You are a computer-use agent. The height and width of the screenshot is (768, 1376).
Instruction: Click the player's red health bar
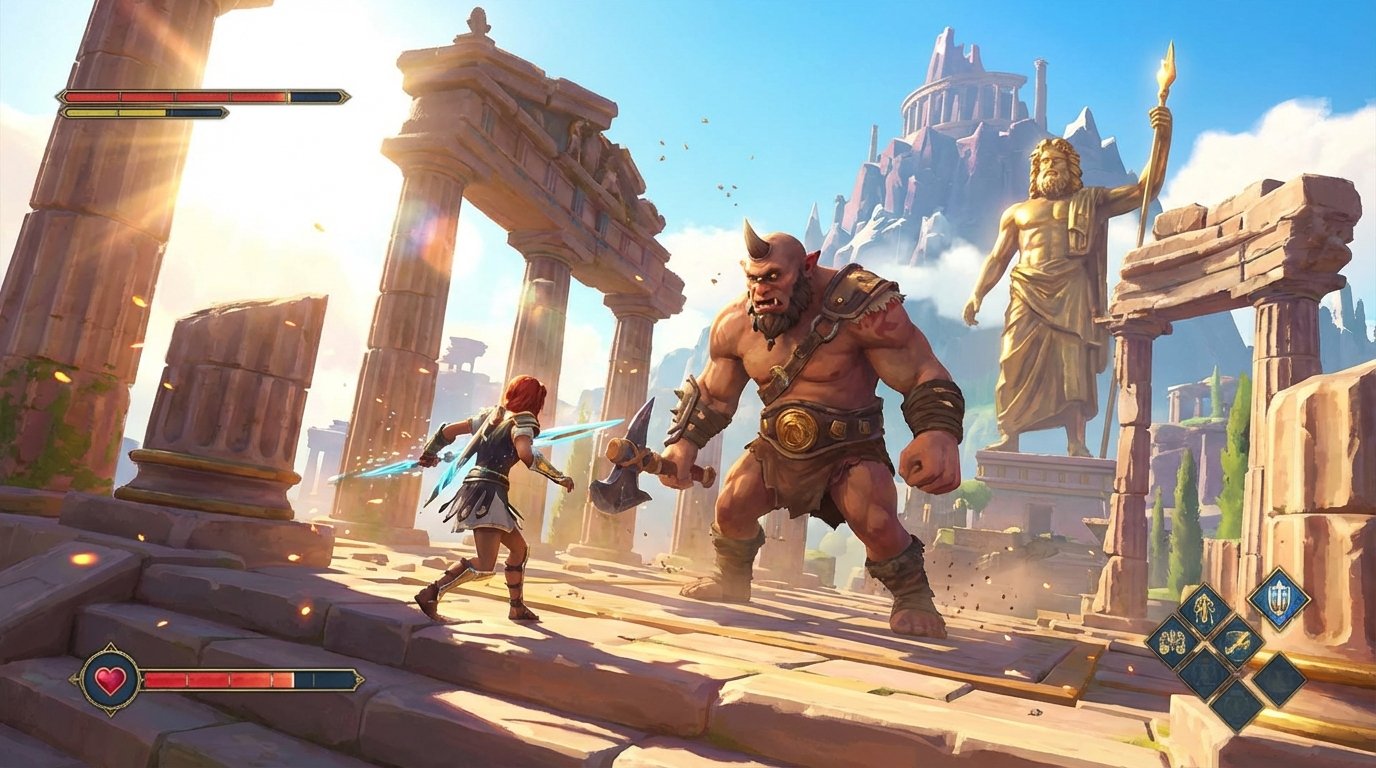220,682
